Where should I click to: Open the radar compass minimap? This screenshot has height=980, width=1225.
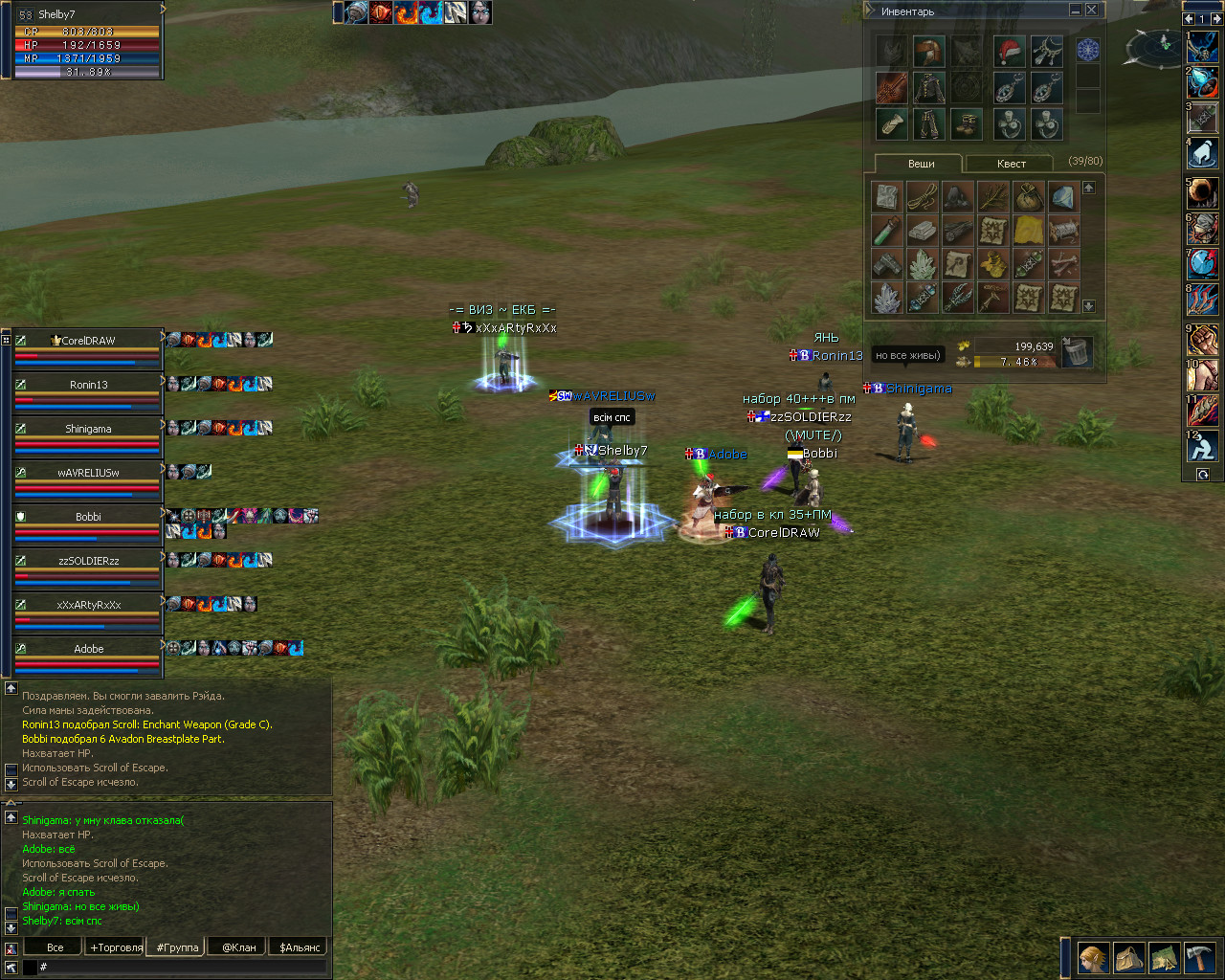1158,46
